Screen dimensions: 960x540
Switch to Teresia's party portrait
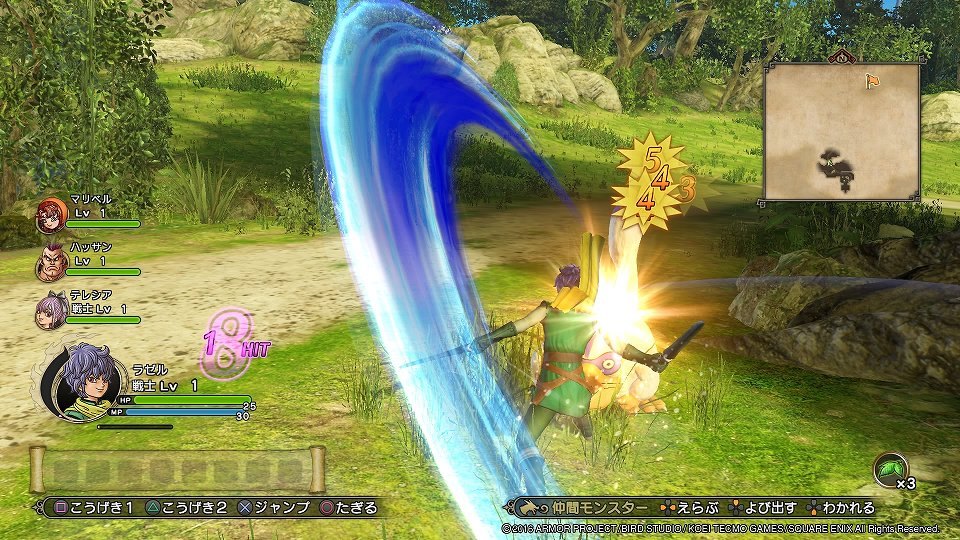point(50,312)
